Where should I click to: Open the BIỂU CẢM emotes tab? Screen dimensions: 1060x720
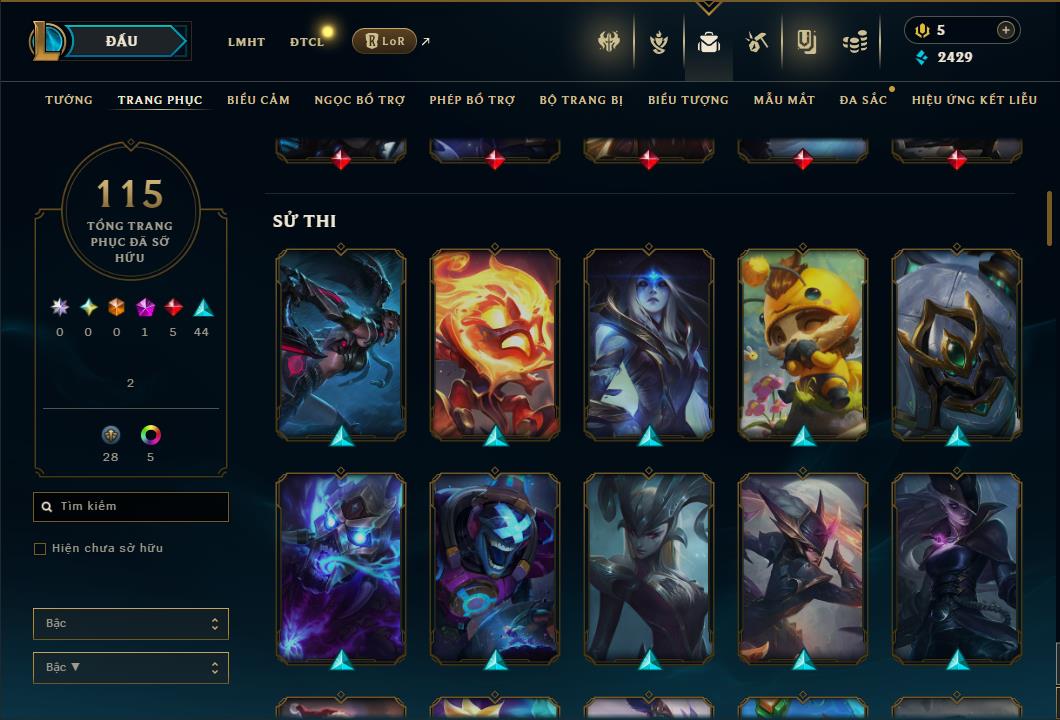(x=258, y=100)
